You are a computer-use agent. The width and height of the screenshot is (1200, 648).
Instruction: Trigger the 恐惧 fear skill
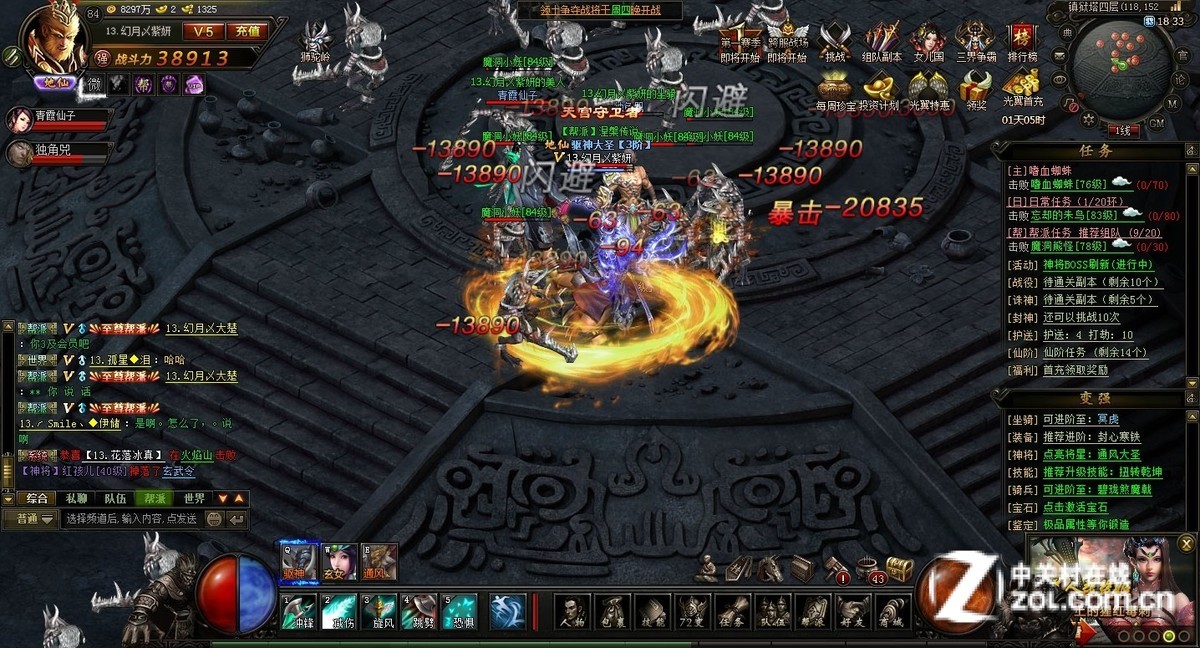(460, 611)
